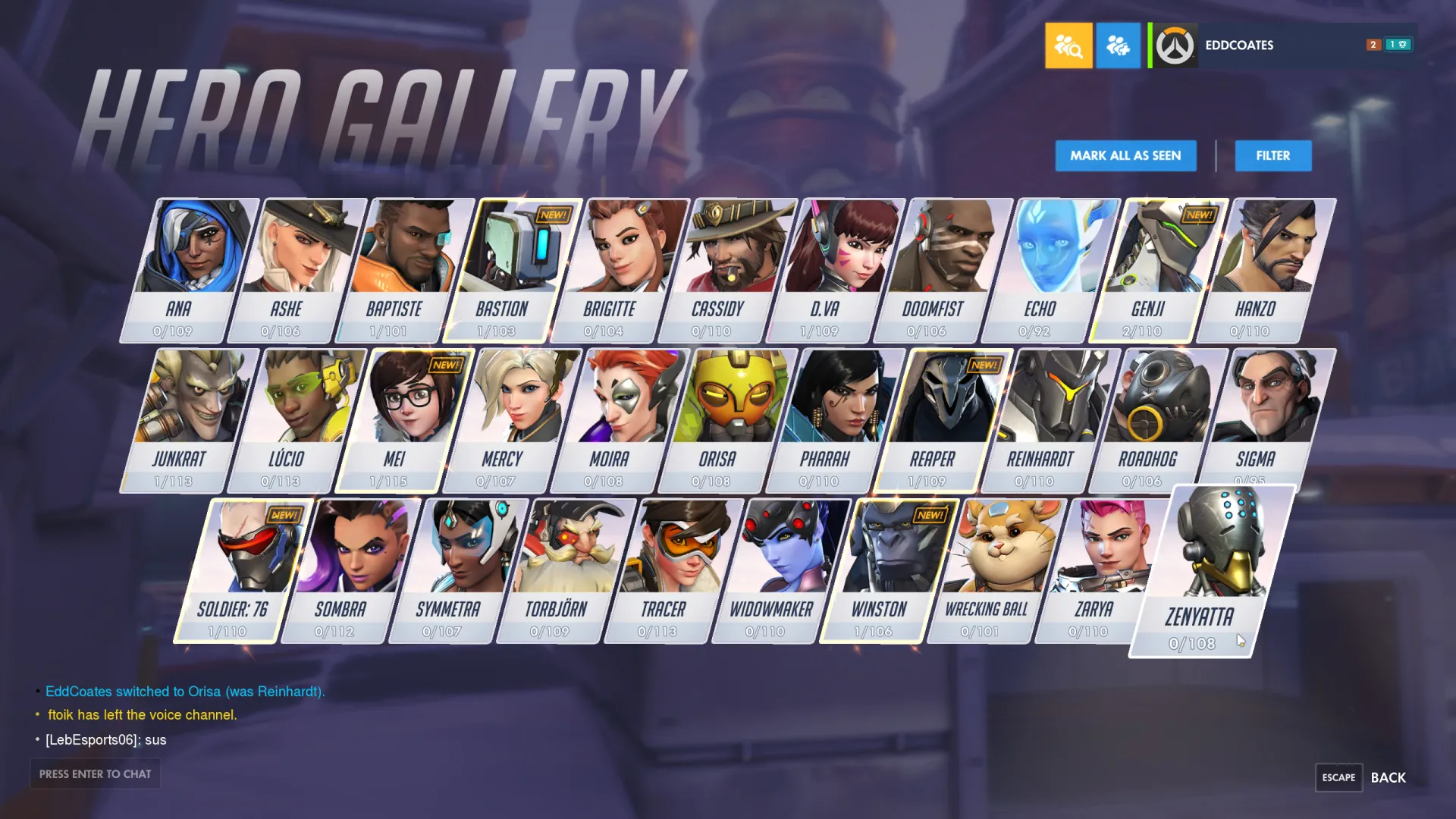The width and height of the screenshot is (1456, 819).
Task: Activate the PRESS ENTER TO CHAT field
Action: pos(95,773)
